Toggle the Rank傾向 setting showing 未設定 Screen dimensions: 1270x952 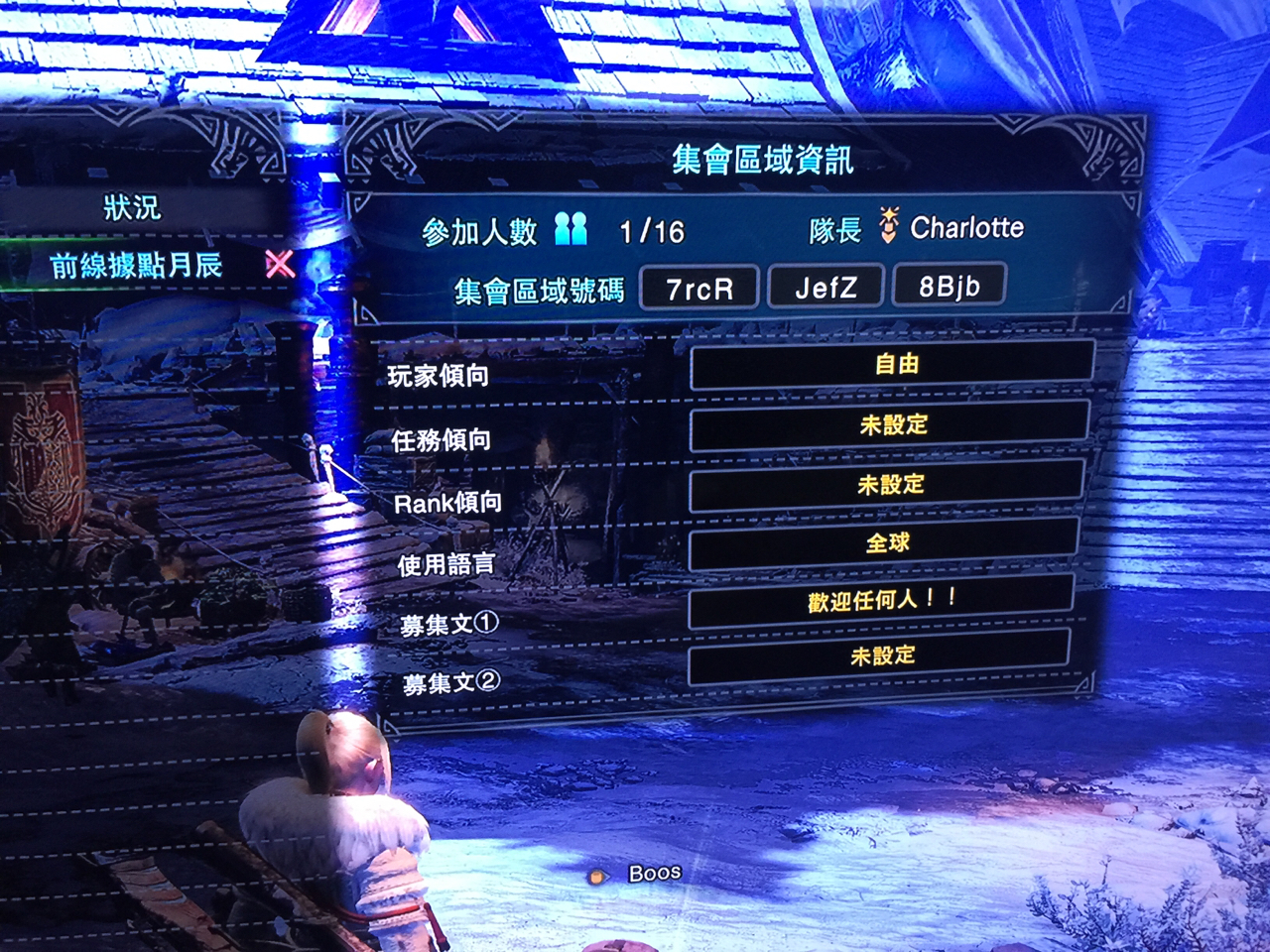892,484
